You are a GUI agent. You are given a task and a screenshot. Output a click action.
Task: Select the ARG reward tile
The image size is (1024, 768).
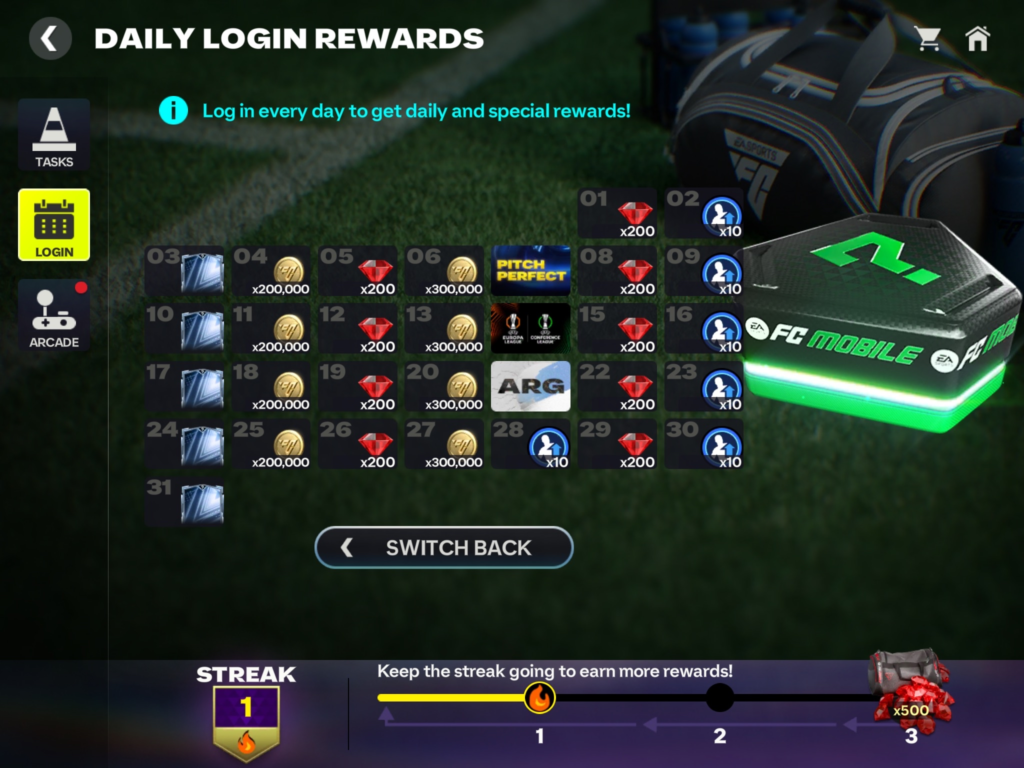pyautogui.click(x=531, y=387)
